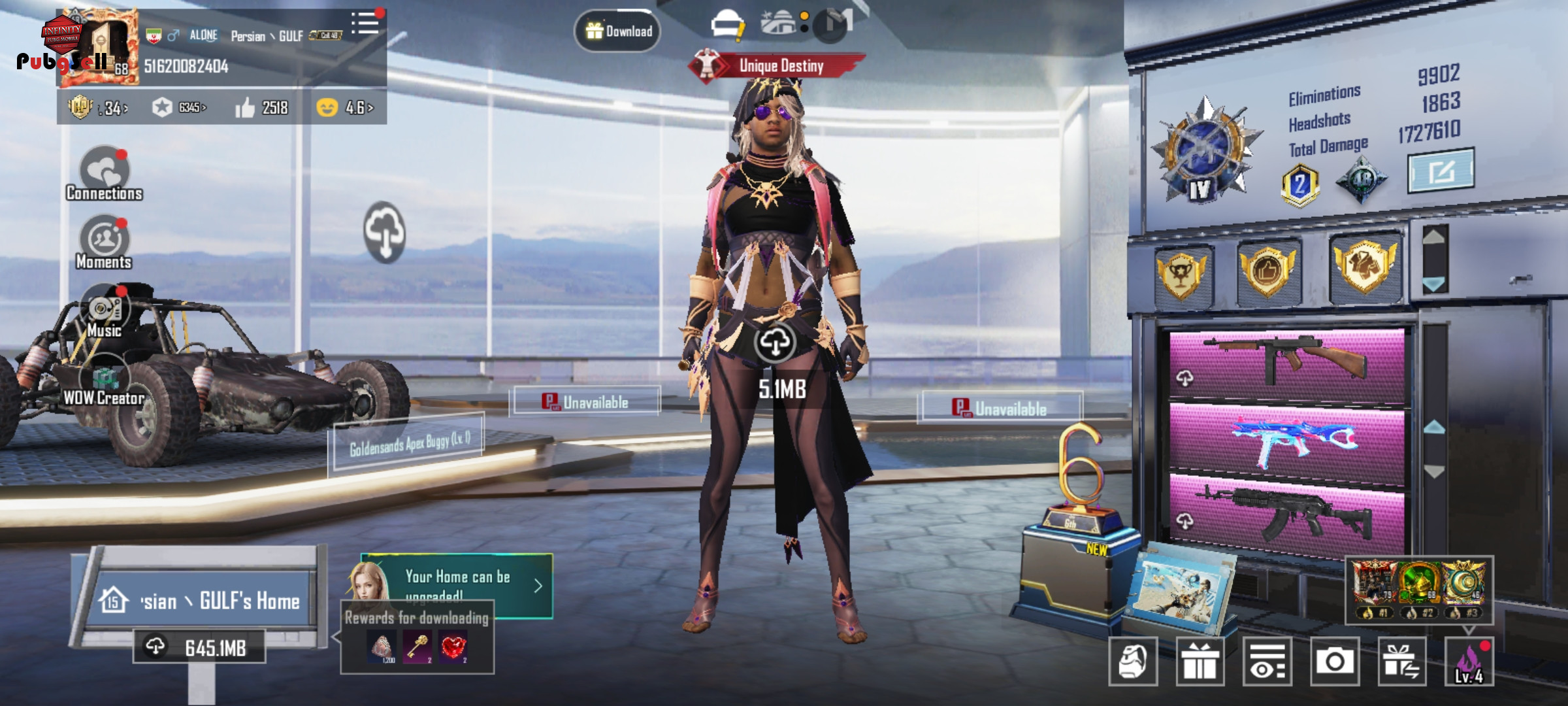Show the likes count with thumbs-up icon
This screenshot has height=706, width=1568.
pos(262,107)
